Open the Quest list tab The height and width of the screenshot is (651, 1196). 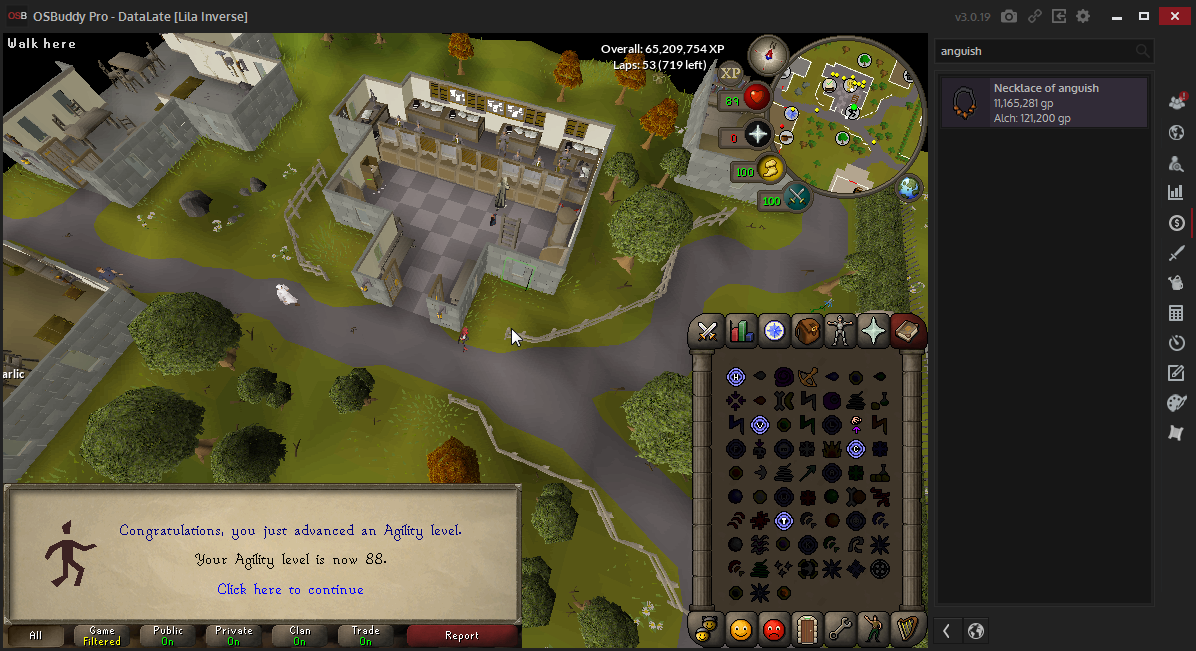pyautogui.click(x=774, y=331)
